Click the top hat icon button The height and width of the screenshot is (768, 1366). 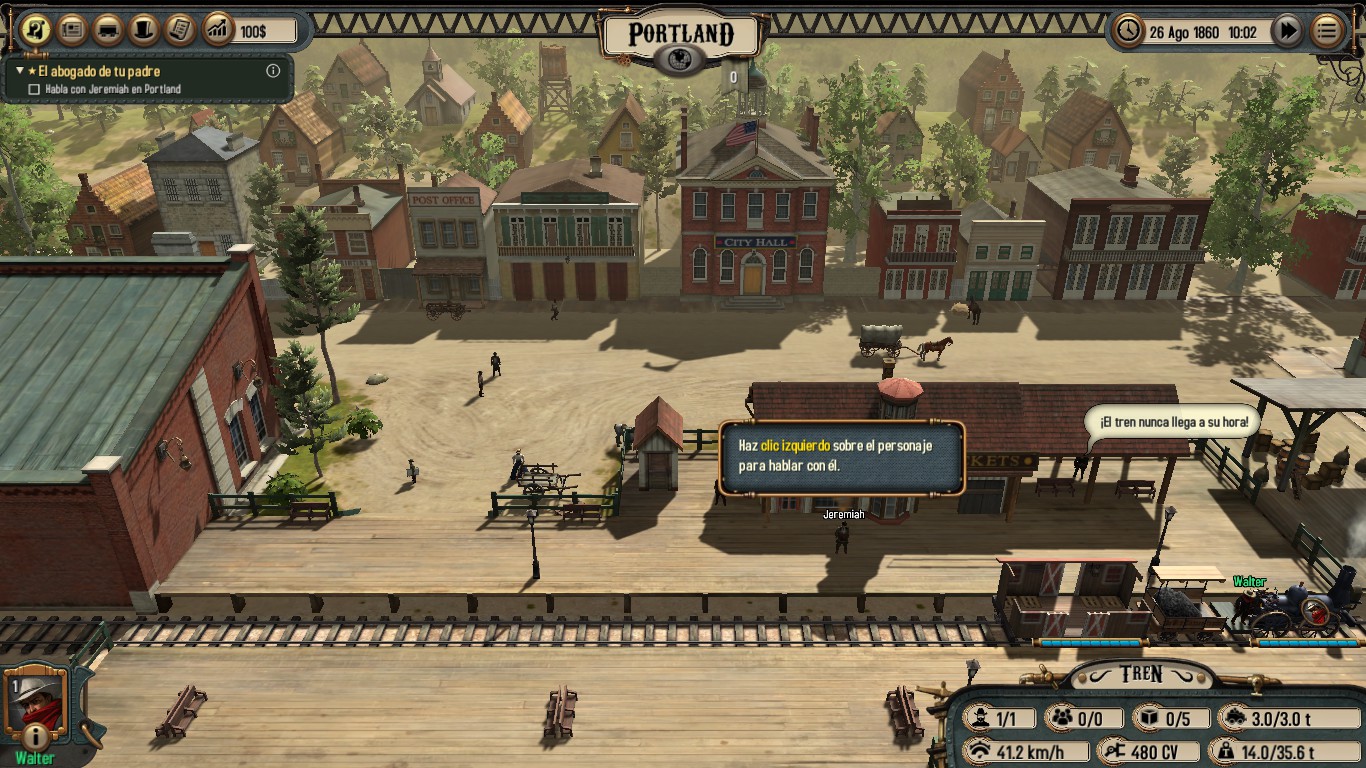click(x=144, y=30)
